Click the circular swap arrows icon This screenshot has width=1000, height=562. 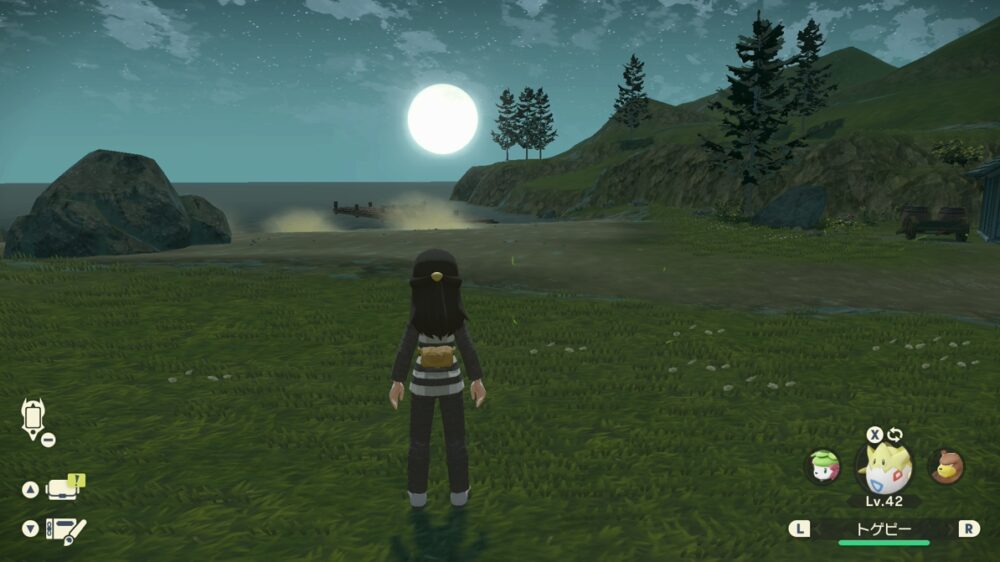[894, 435]
